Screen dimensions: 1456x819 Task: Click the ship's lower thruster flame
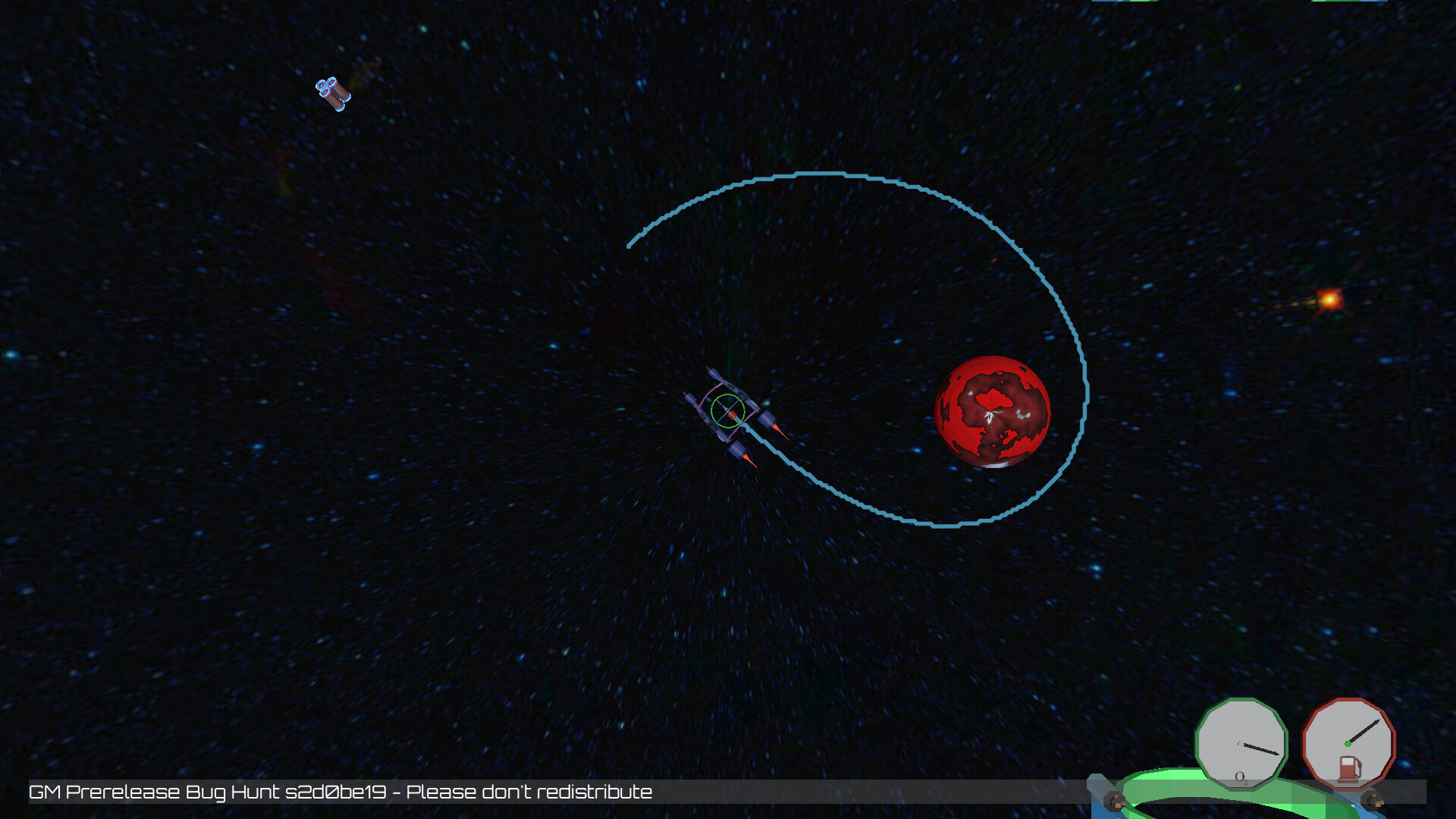pos(751,461)
